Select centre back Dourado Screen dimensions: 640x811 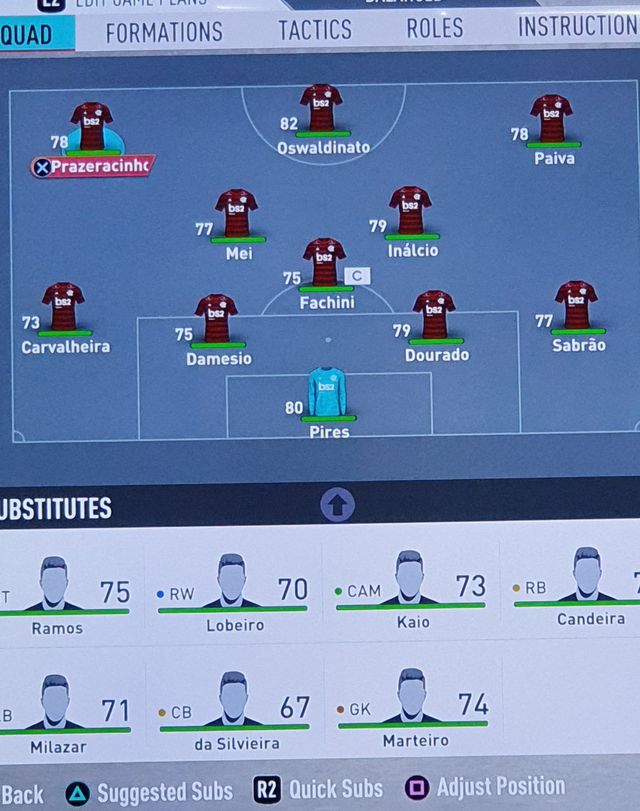pos(434,317)
